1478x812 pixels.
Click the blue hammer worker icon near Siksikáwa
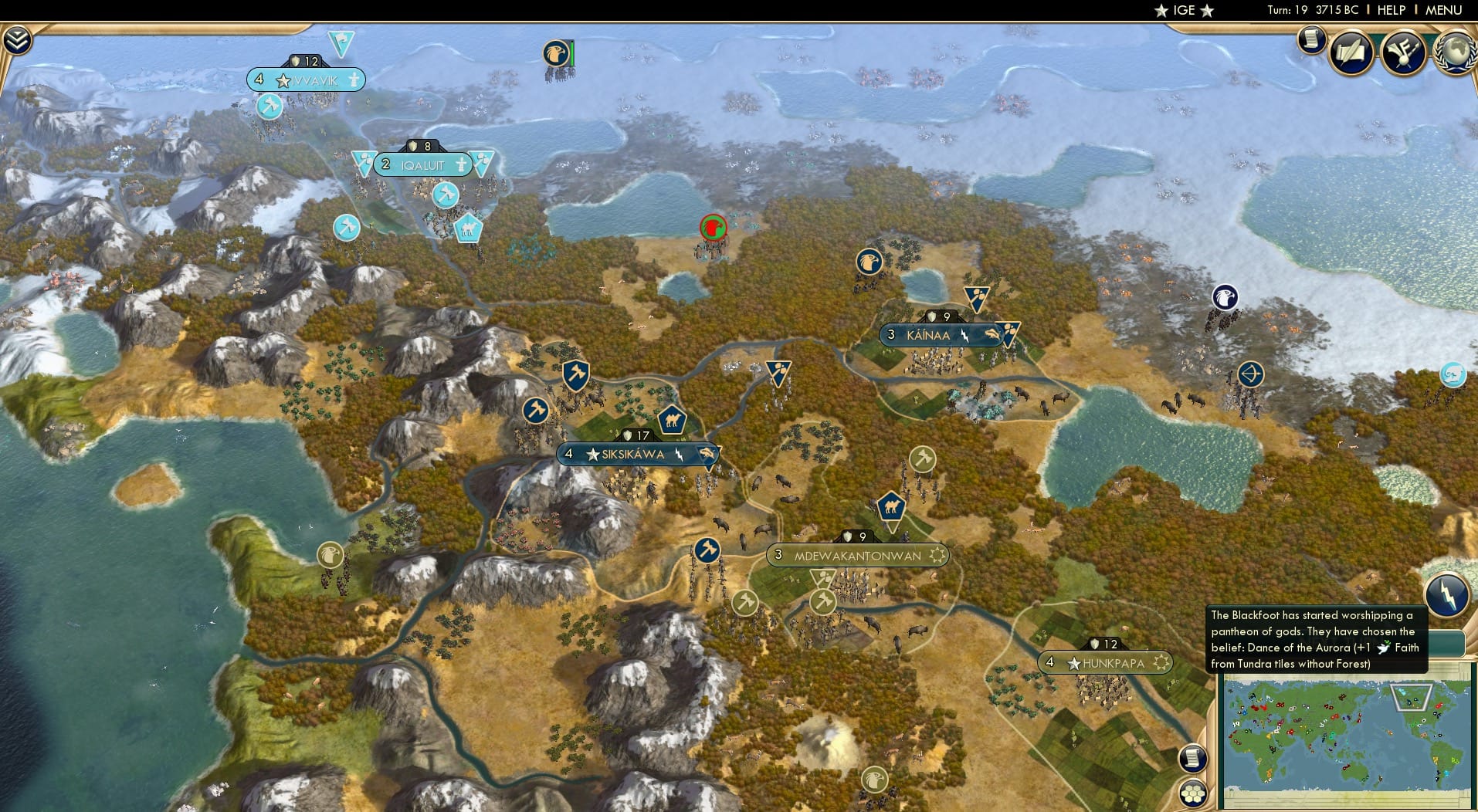pos(575,375)
